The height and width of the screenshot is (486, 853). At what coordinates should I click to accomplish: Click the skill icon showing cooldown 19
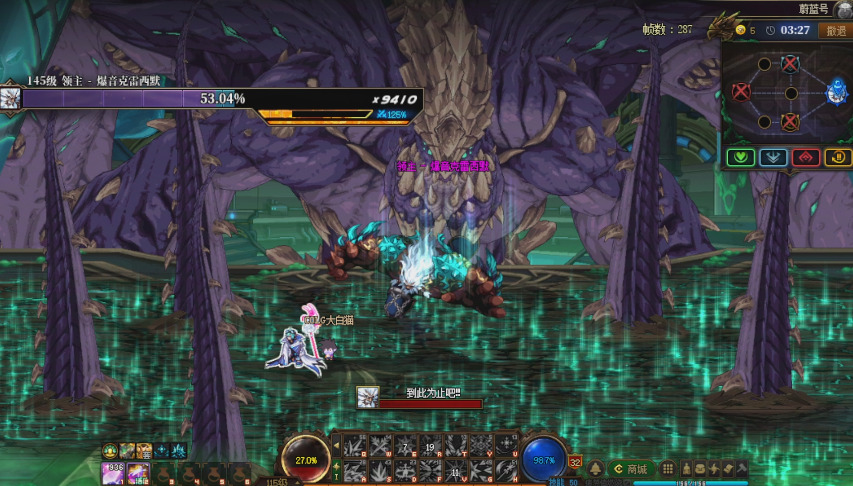click(x=431, y=446)
